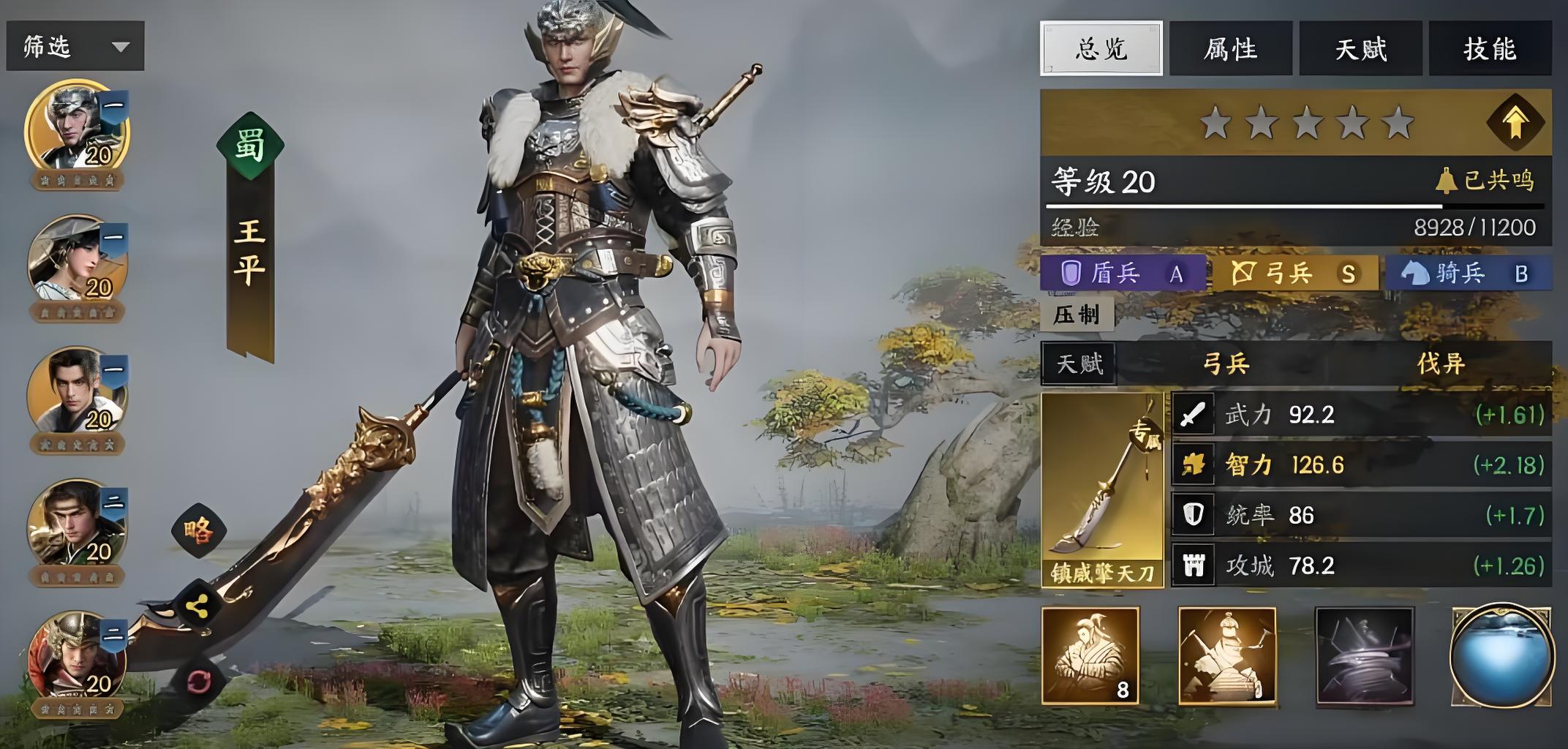Image resolution: width=1568 pixels, height=749 pixels.
Task: Switch to the 技能 skills tab
Action: pyautogui.click(x=1490, y=49)
